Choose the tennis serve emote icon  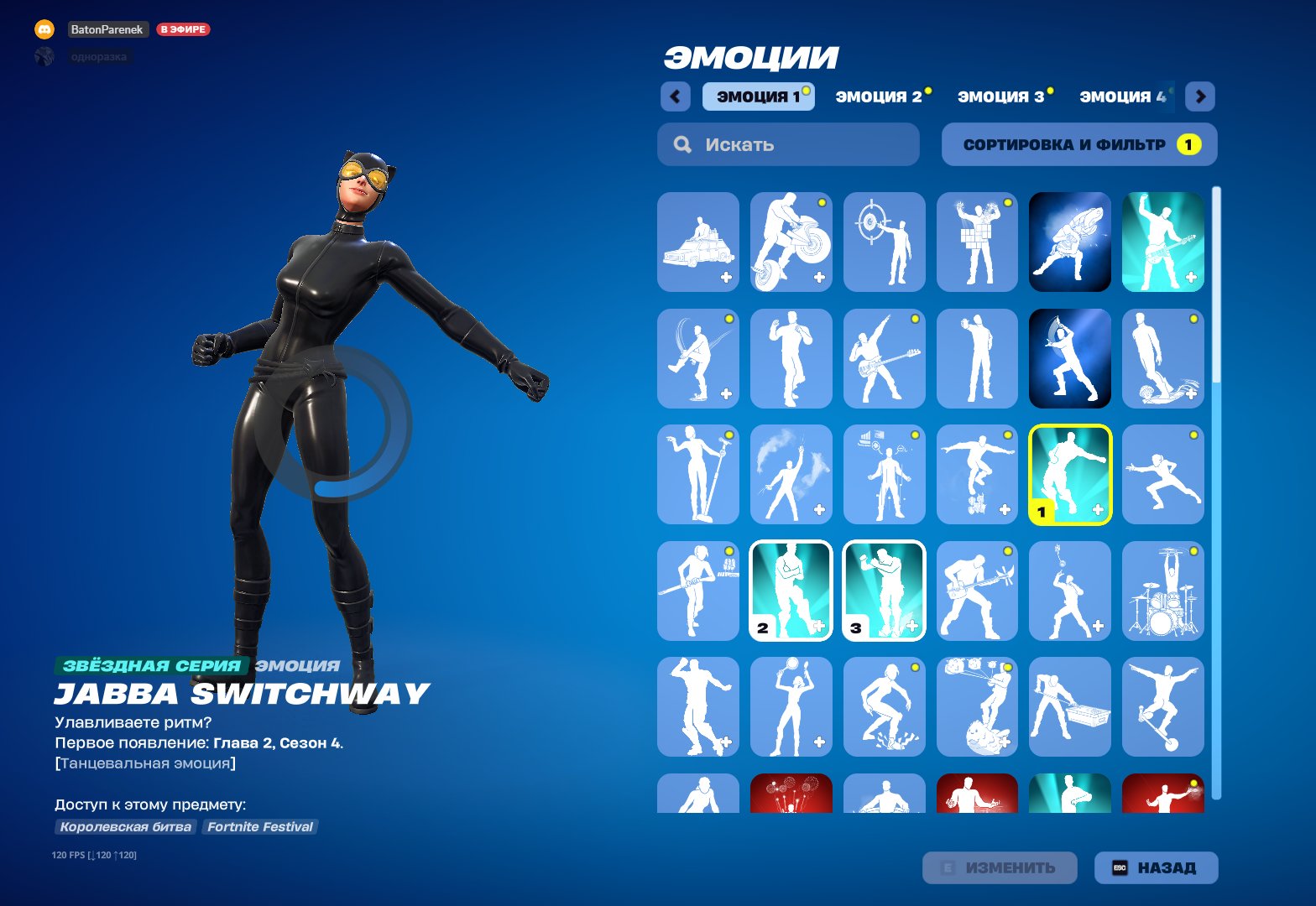(790, 707)
